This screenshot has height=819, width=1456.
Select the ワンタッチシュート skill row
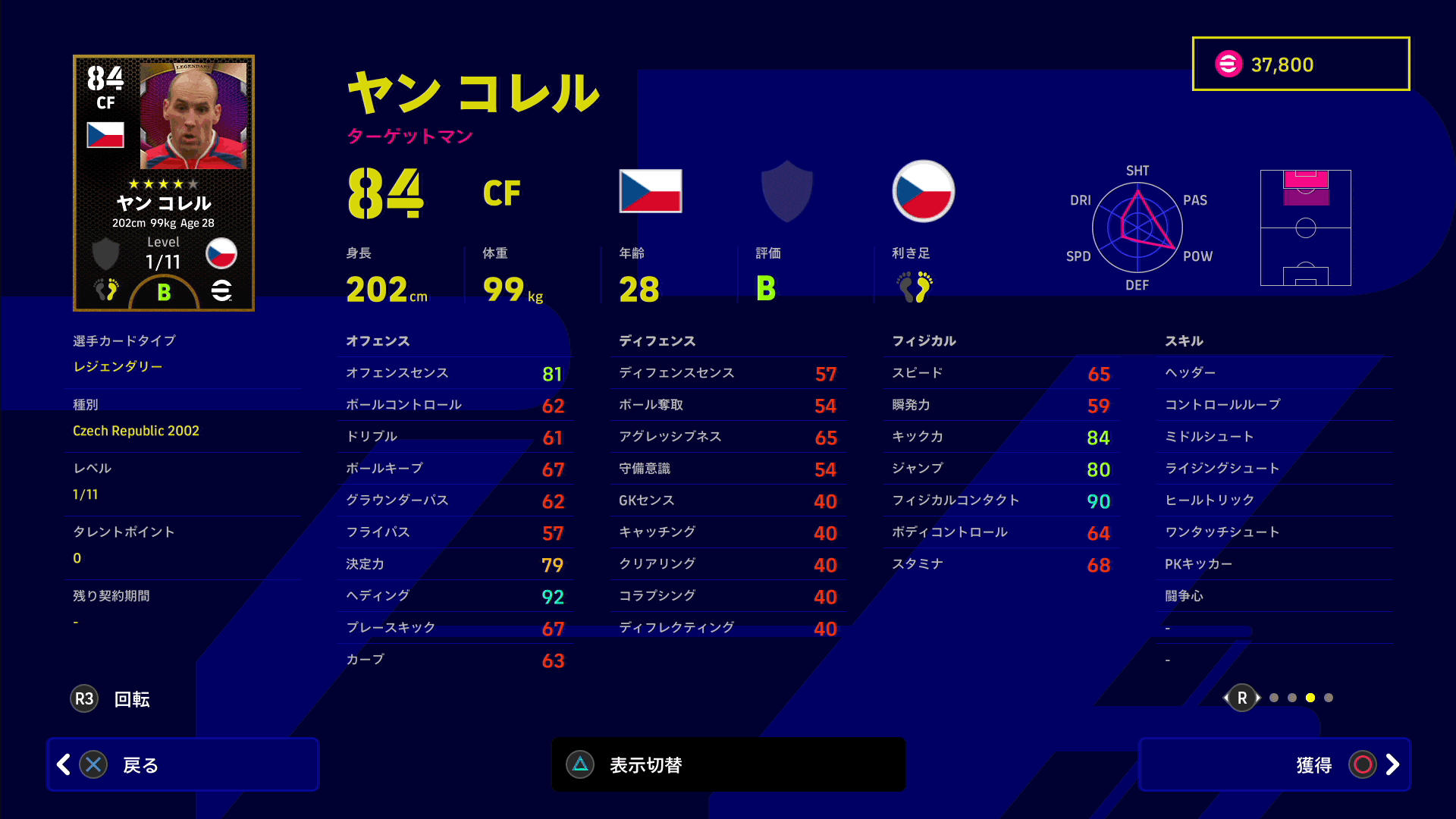click(1274, 532)
